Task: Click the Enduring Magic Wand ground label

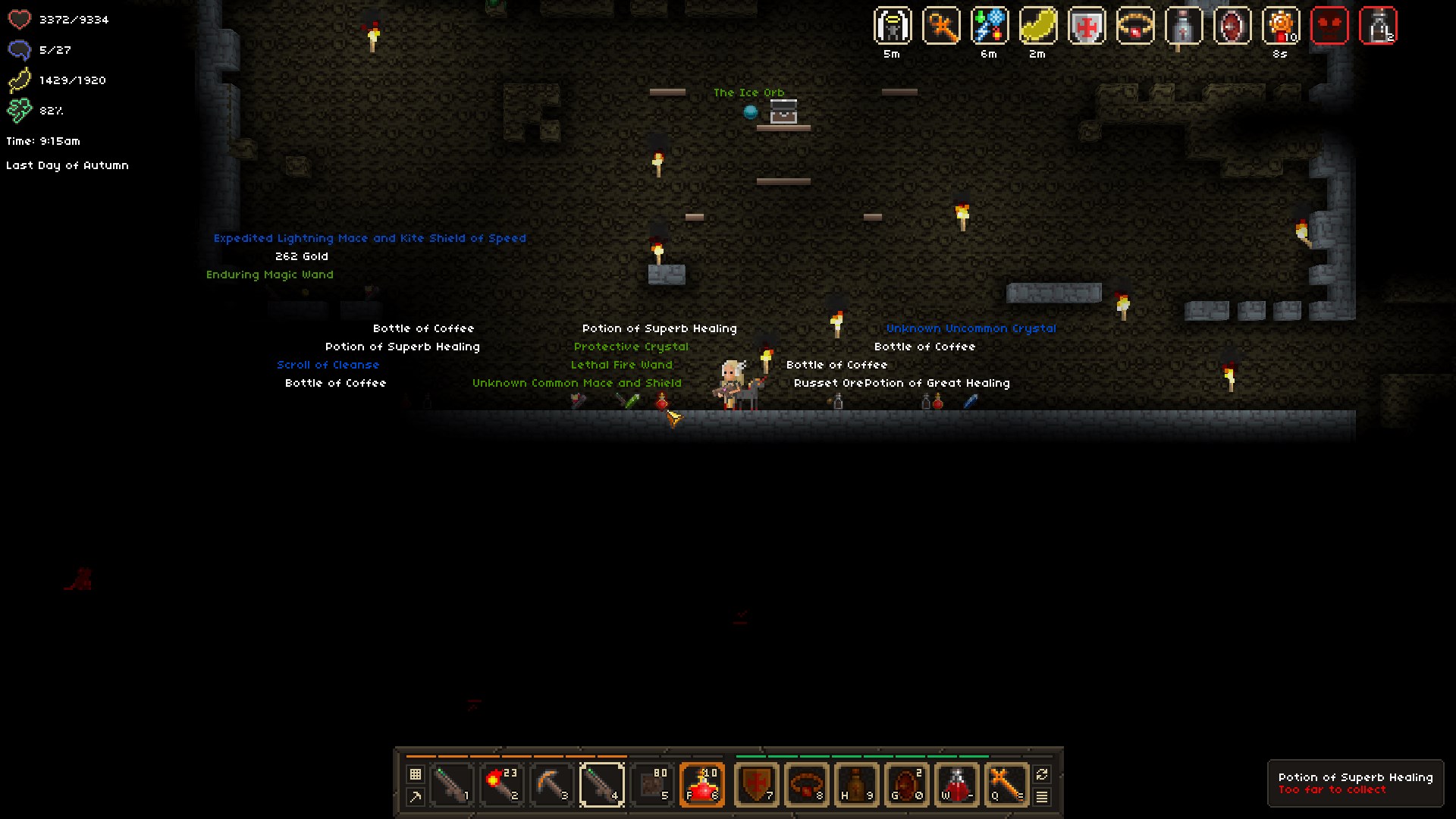Action: pos(269,275)
